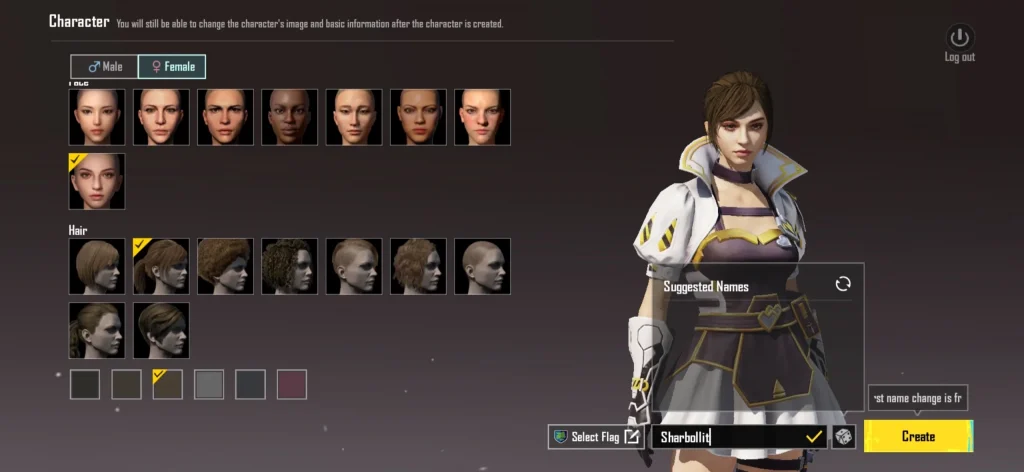
Task: Select the Female gender tab
Action: coord(172,67)
